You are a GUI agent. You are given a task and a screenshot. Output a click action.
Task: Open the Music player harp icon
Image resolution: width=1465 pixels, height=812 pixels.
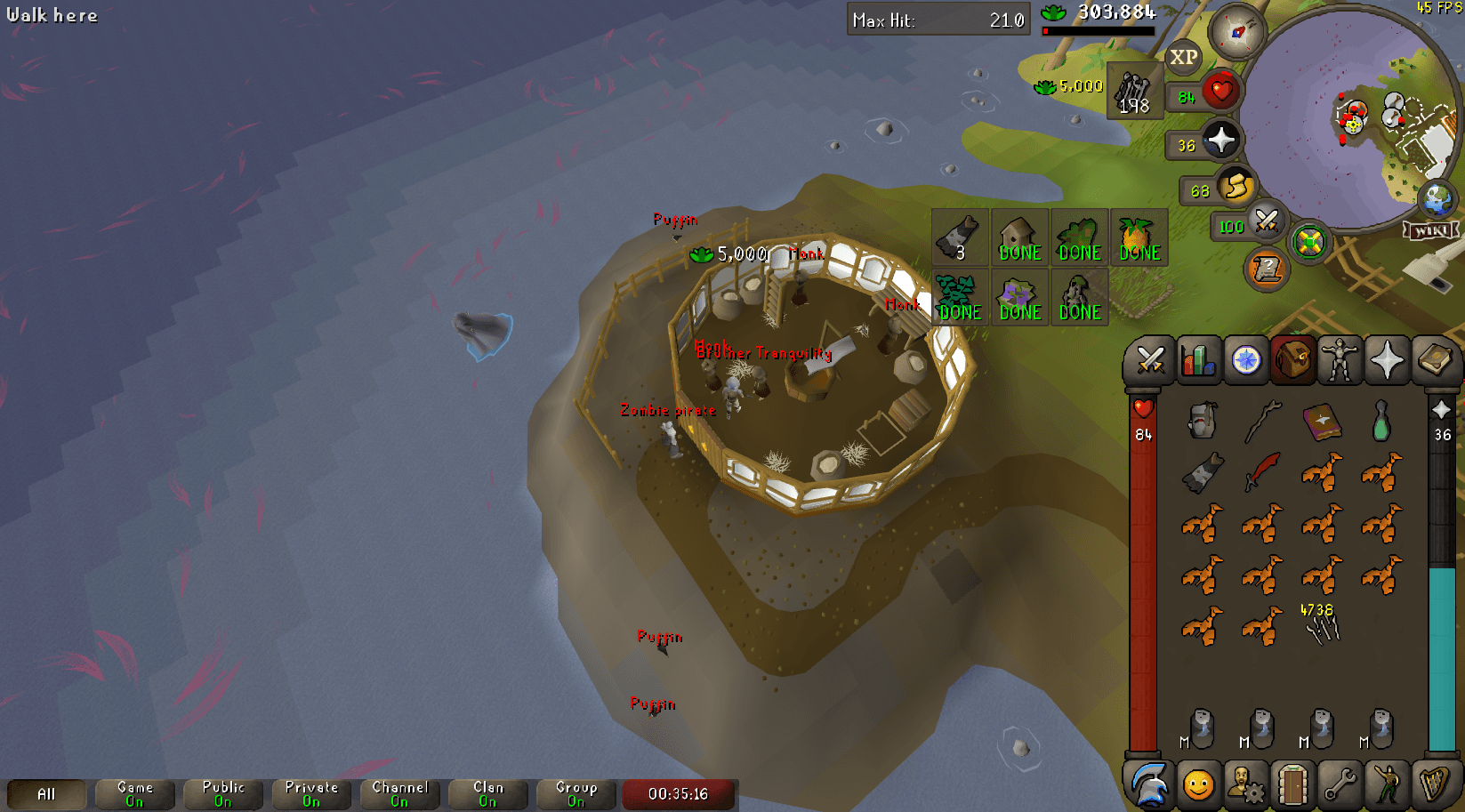(x=1437, y=786)
